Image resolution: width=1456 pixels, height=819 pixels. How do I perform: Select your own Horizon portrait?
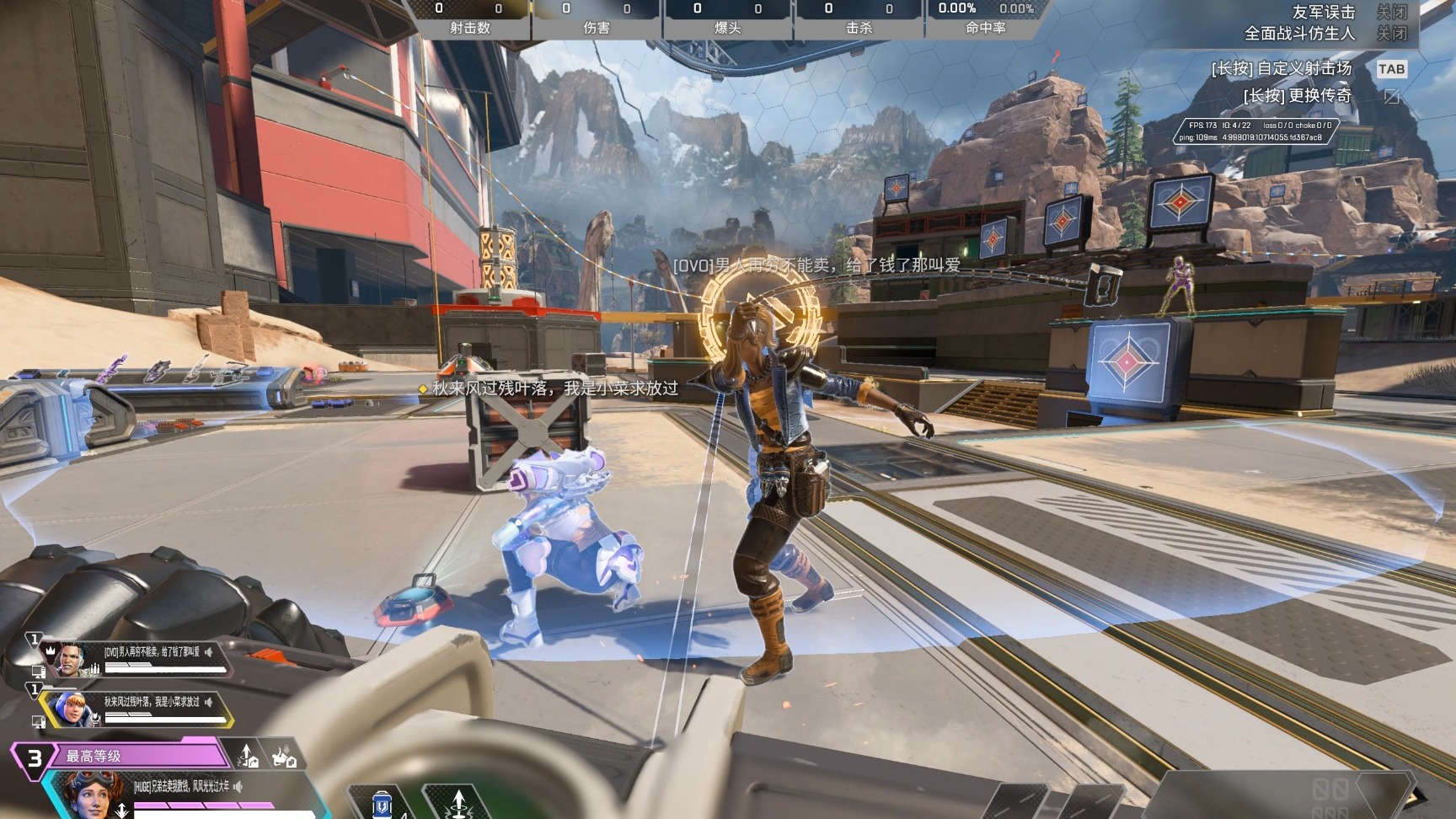(x=88, y=795)
